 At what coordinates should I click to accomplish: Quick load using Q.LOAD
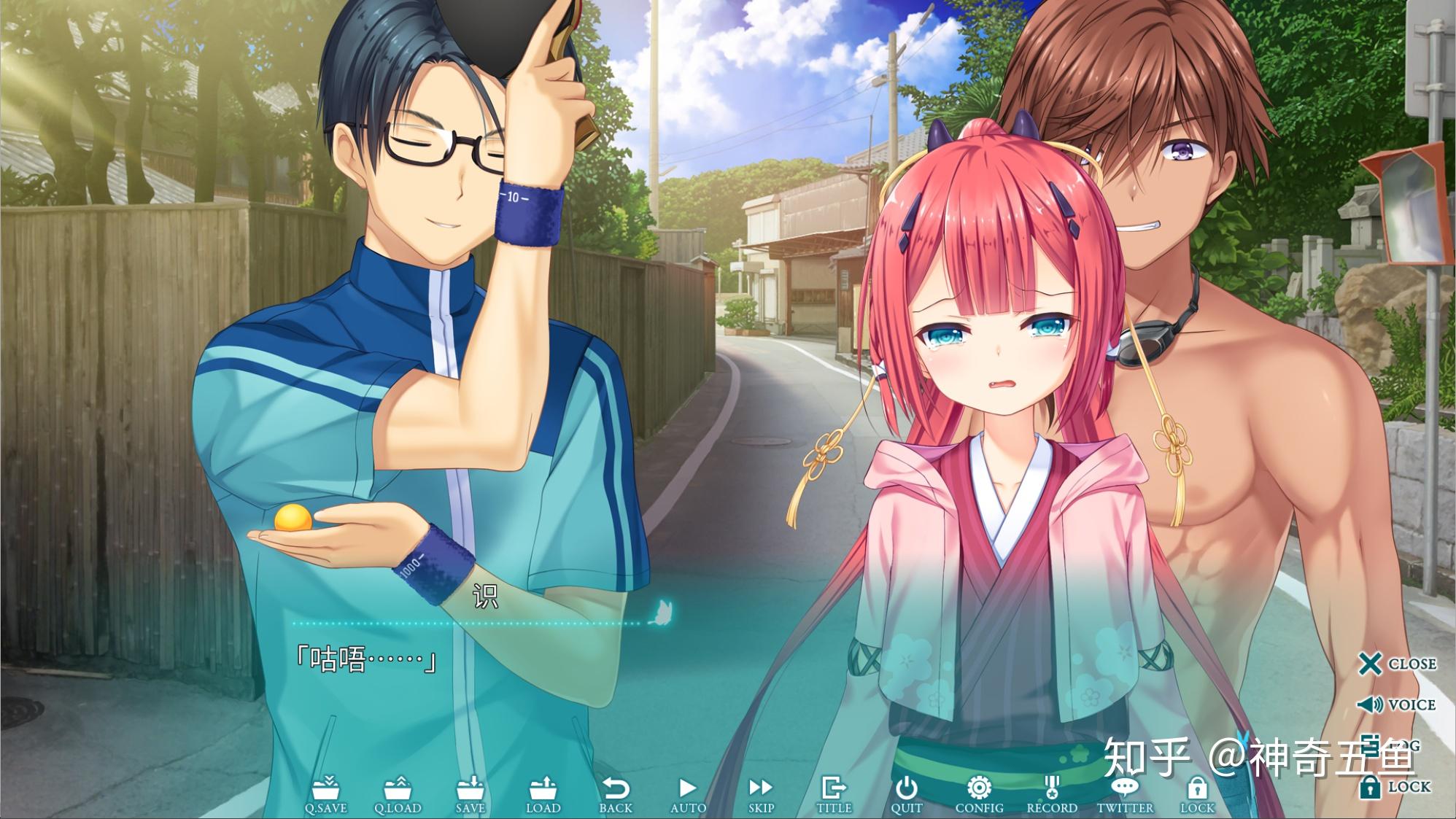point(398,793)
